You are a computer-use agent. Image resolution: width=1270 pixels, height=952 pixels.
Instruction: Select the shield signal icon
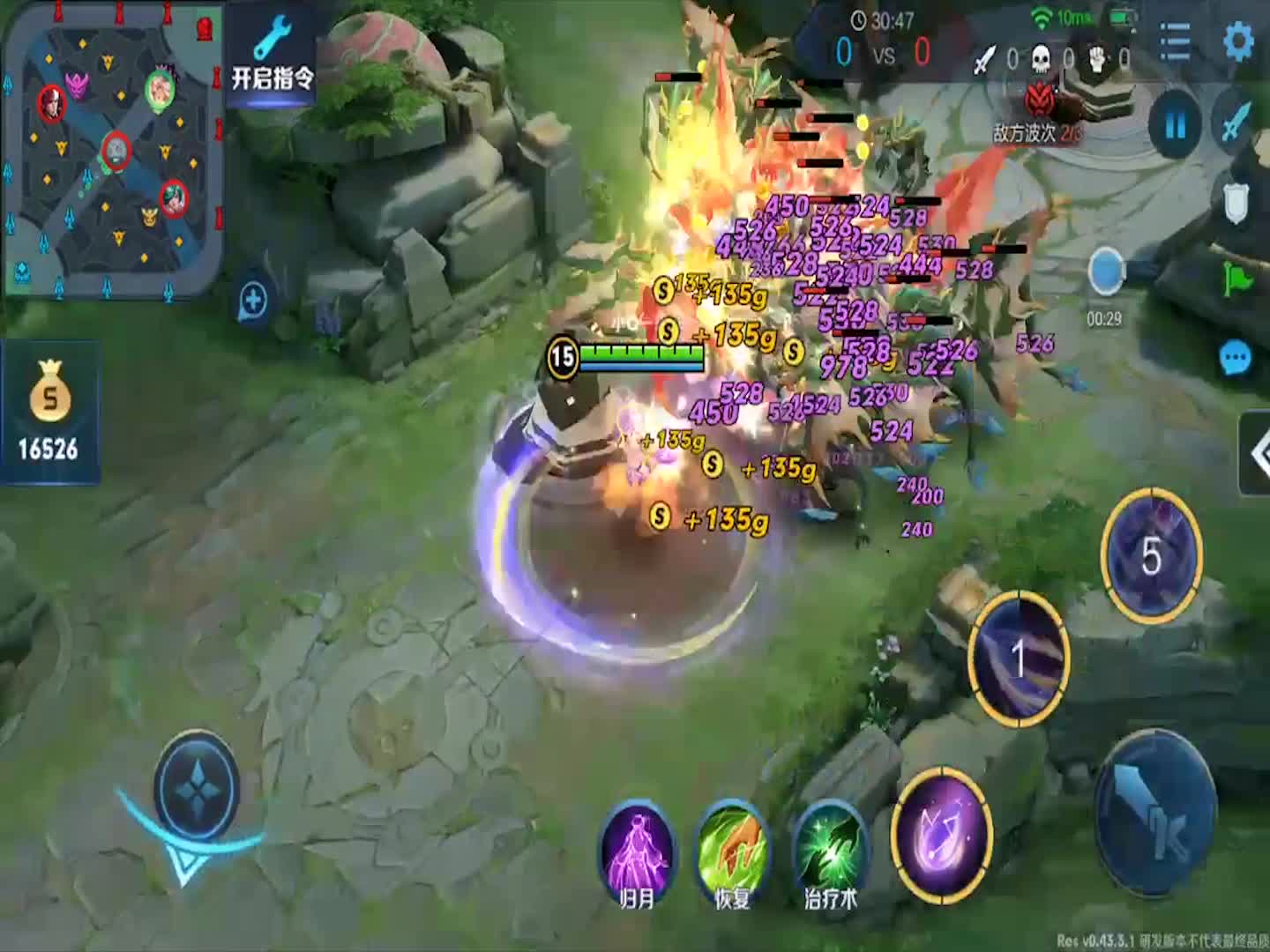click(1236, 205)
